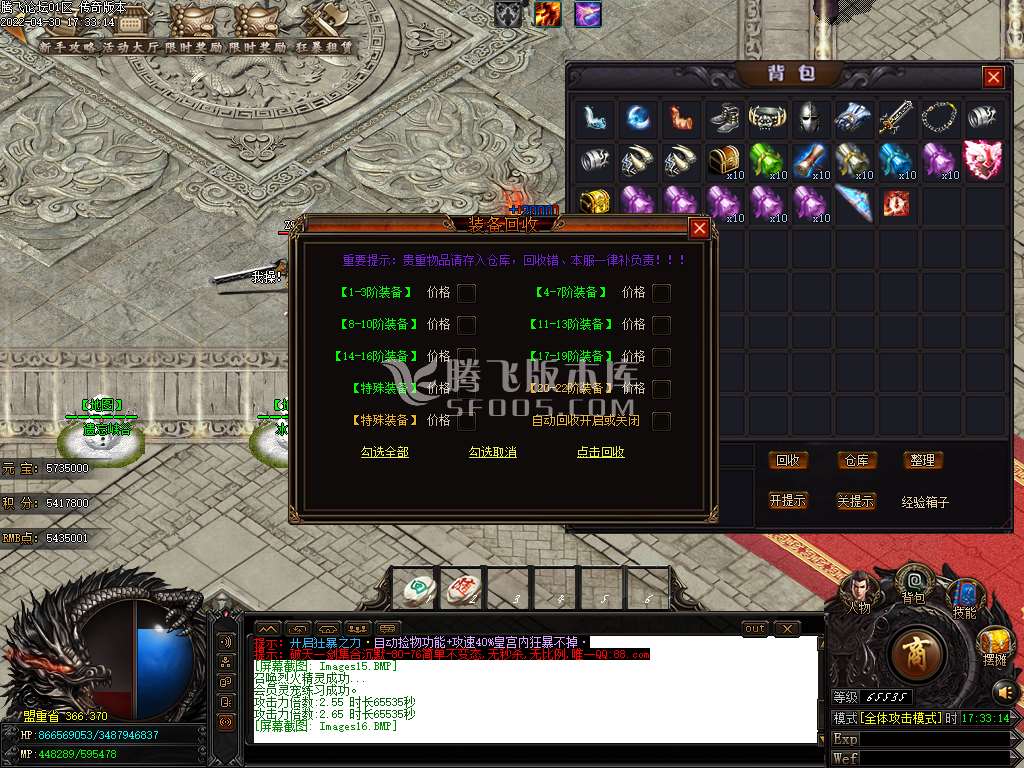Tick the 1-3阶装备 price checkbox
Image resolution: width=1024 pixels, height=768 pixels.
466,293
